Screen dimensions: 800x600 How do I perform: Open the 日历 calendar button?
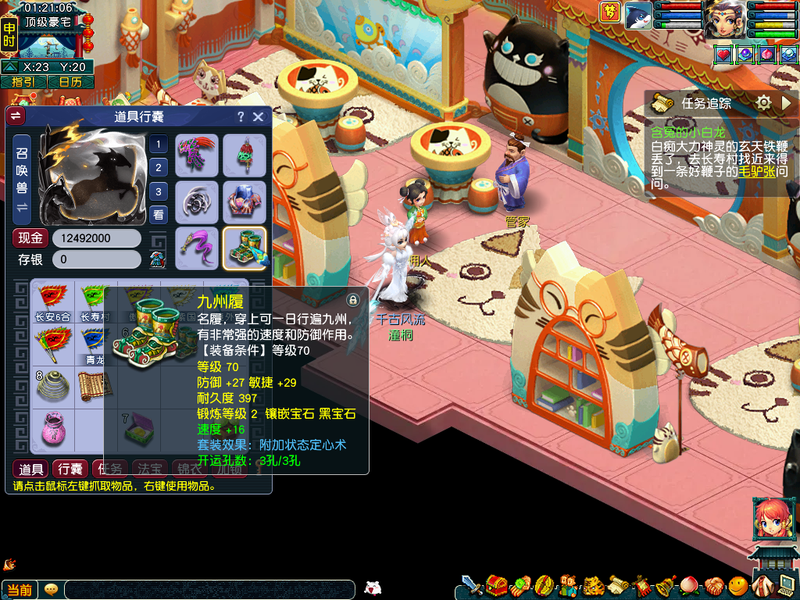[69, 82]
